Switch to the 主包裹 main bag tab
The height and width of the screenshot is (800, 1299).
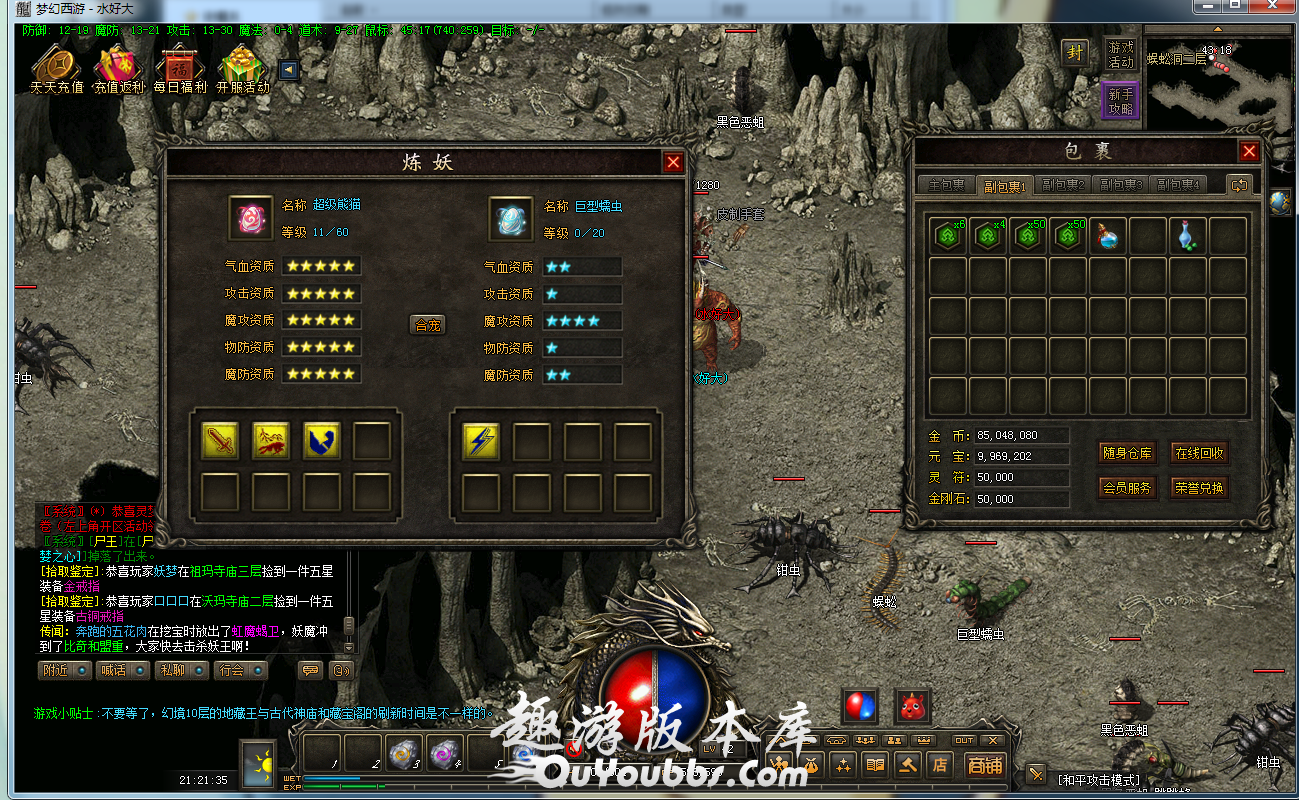pos(945,185)
